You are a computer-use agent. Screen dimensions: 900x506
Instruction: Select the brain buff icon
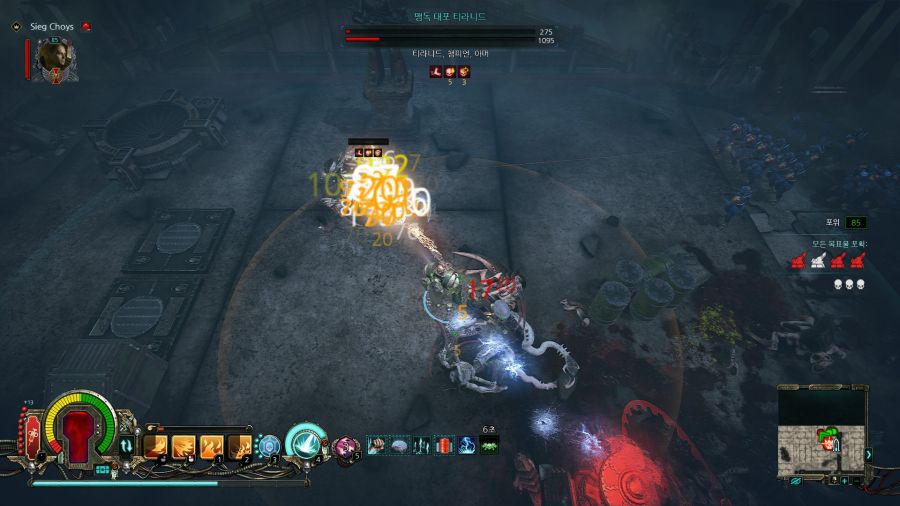pyautogui.click(x=399, y=444)
